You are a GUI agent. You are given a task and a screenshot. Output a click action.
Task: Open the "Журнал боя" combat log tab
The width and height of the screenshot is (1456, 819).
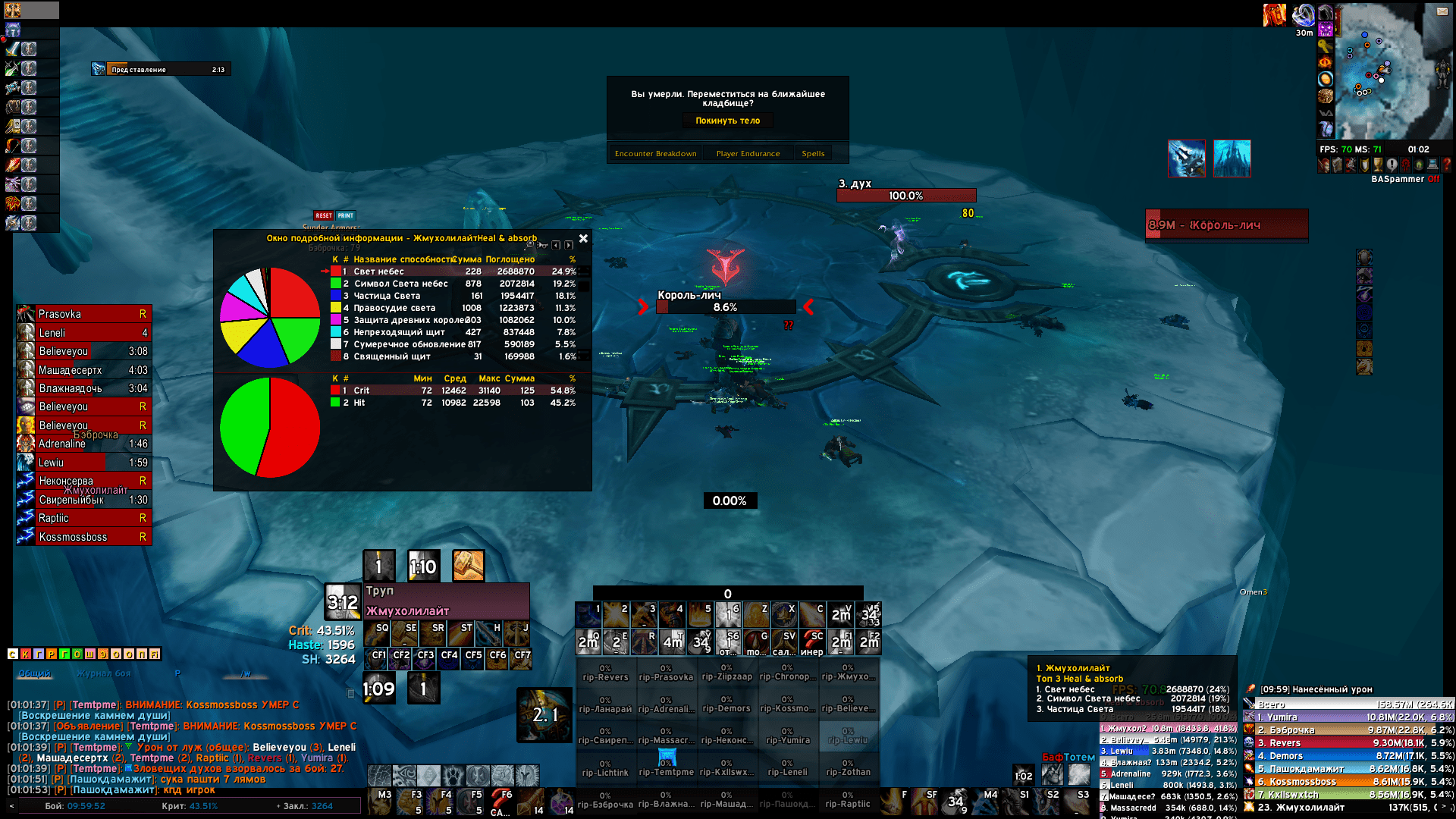pos(103,673)
